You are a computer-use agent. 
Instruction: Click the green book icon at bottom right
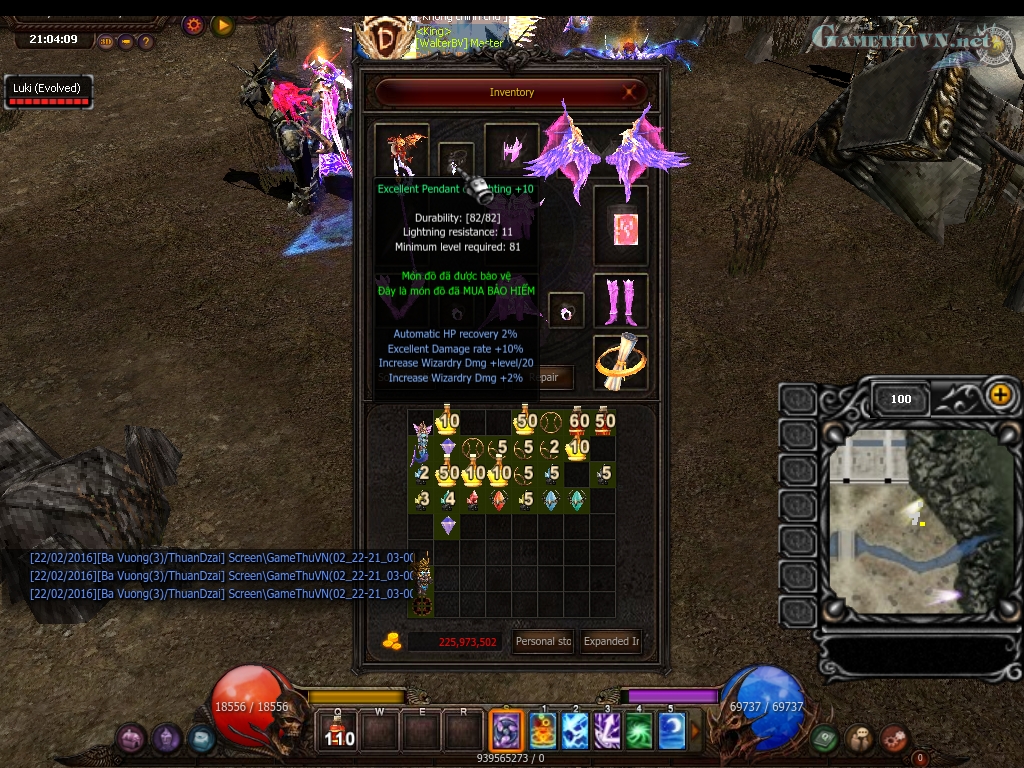pos(823,738)
